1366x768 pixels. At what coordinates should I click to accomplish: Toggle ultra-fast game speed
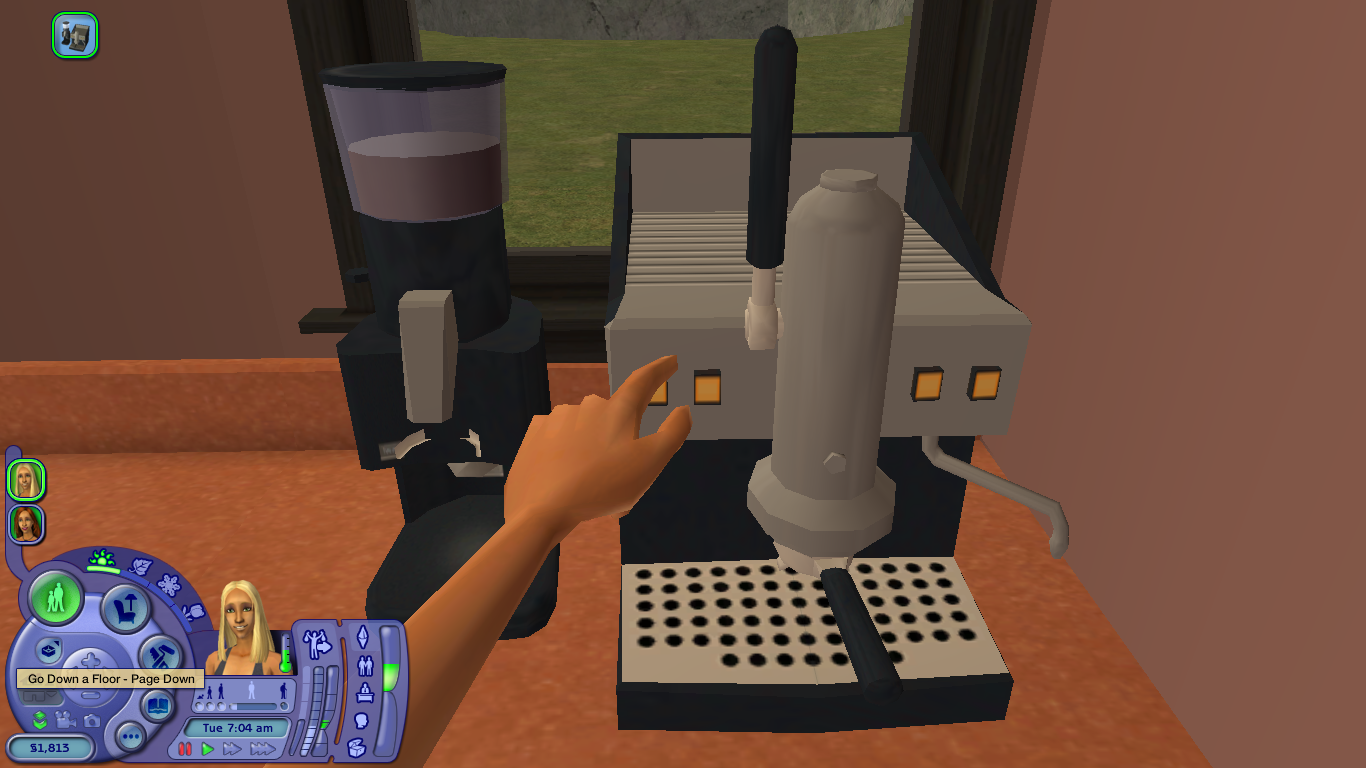click(x=263, y=749)
